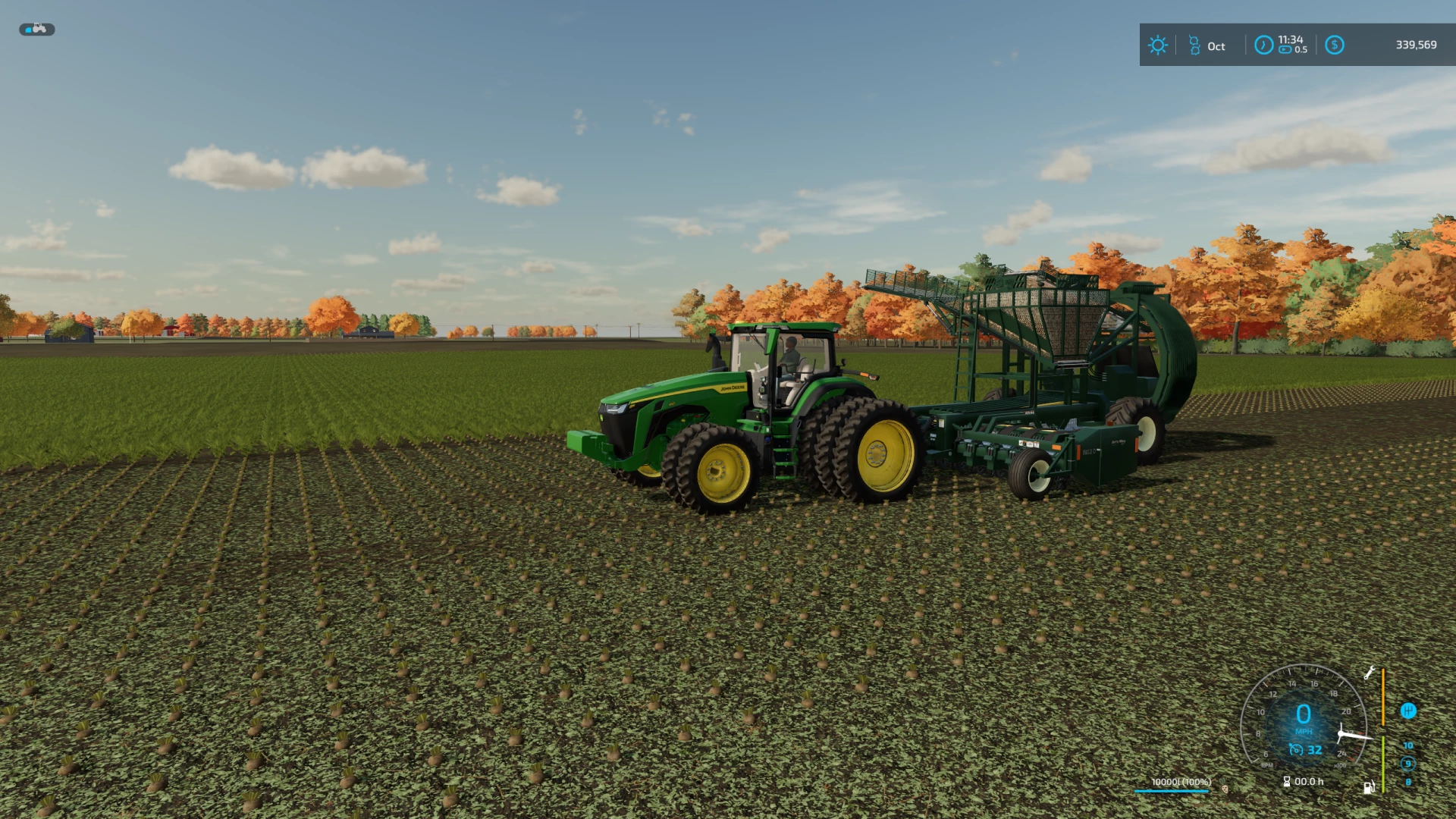Click the dollar sign finances icon
Image resolution: width=1456 pixels, height=819 pixels.
tap(1335, 45)
